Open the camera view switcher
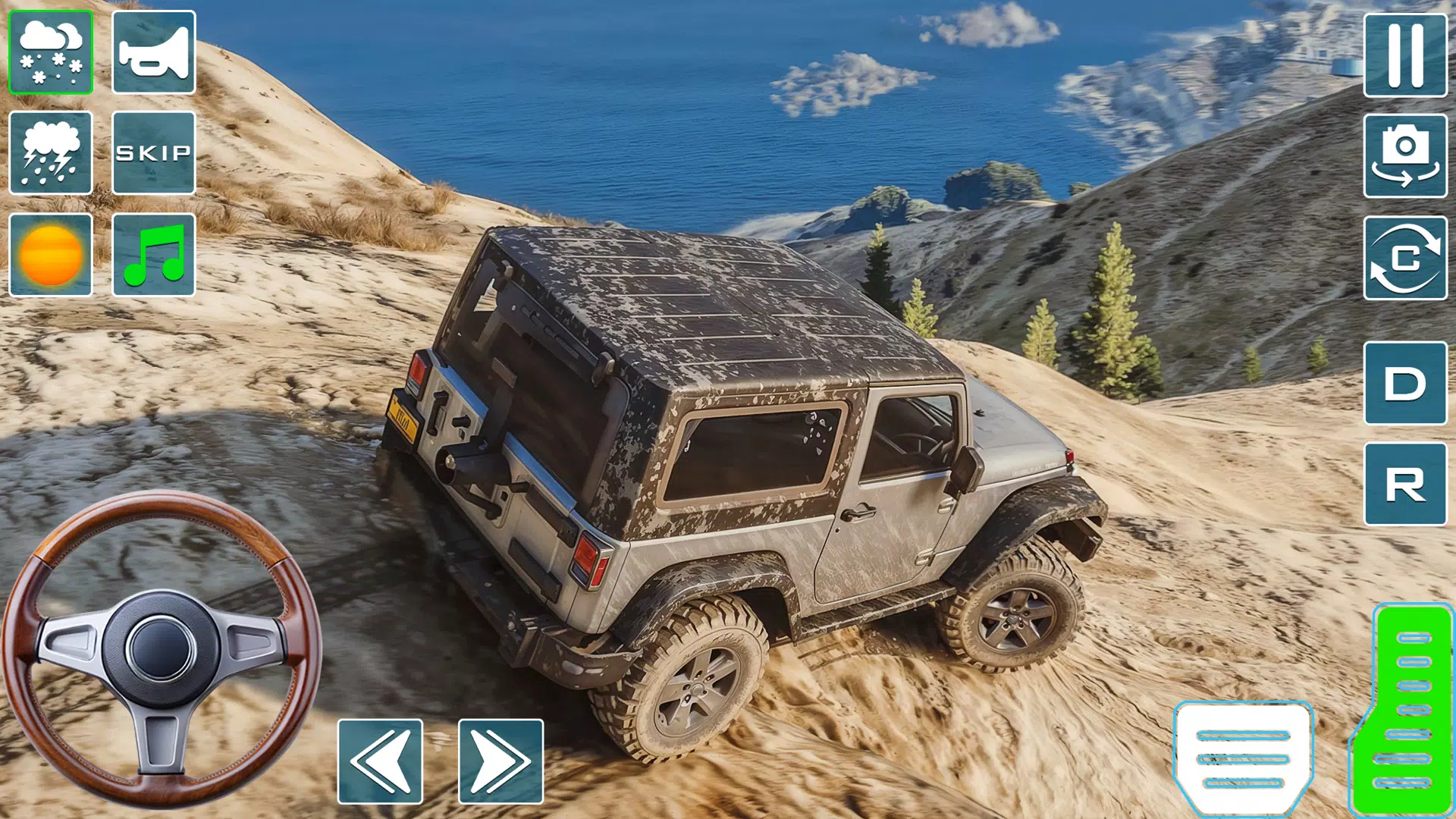 click(x=1405, y=155)
